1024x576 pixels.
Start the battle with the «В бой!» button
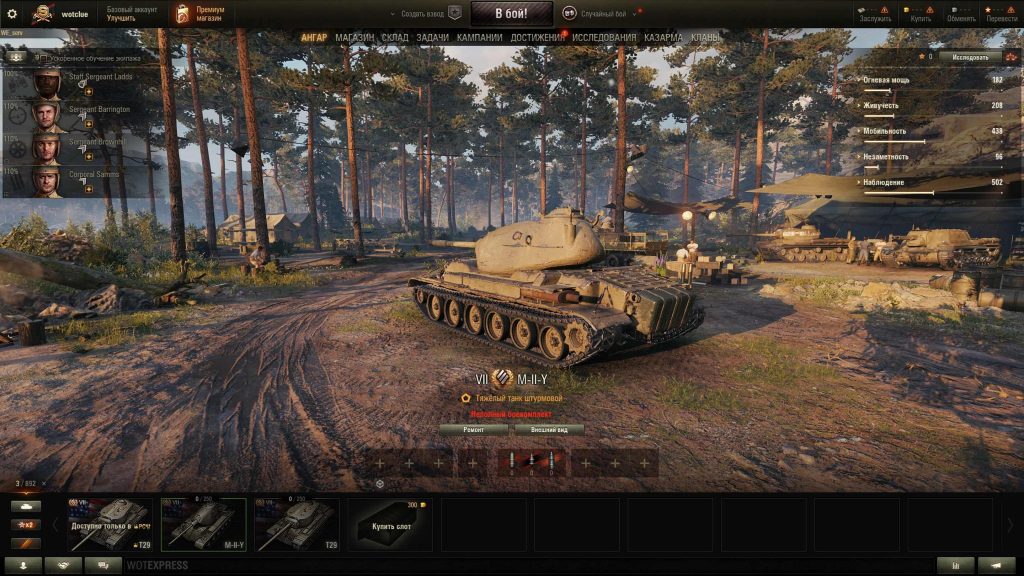pyautogui.click(x=511, y=14)
